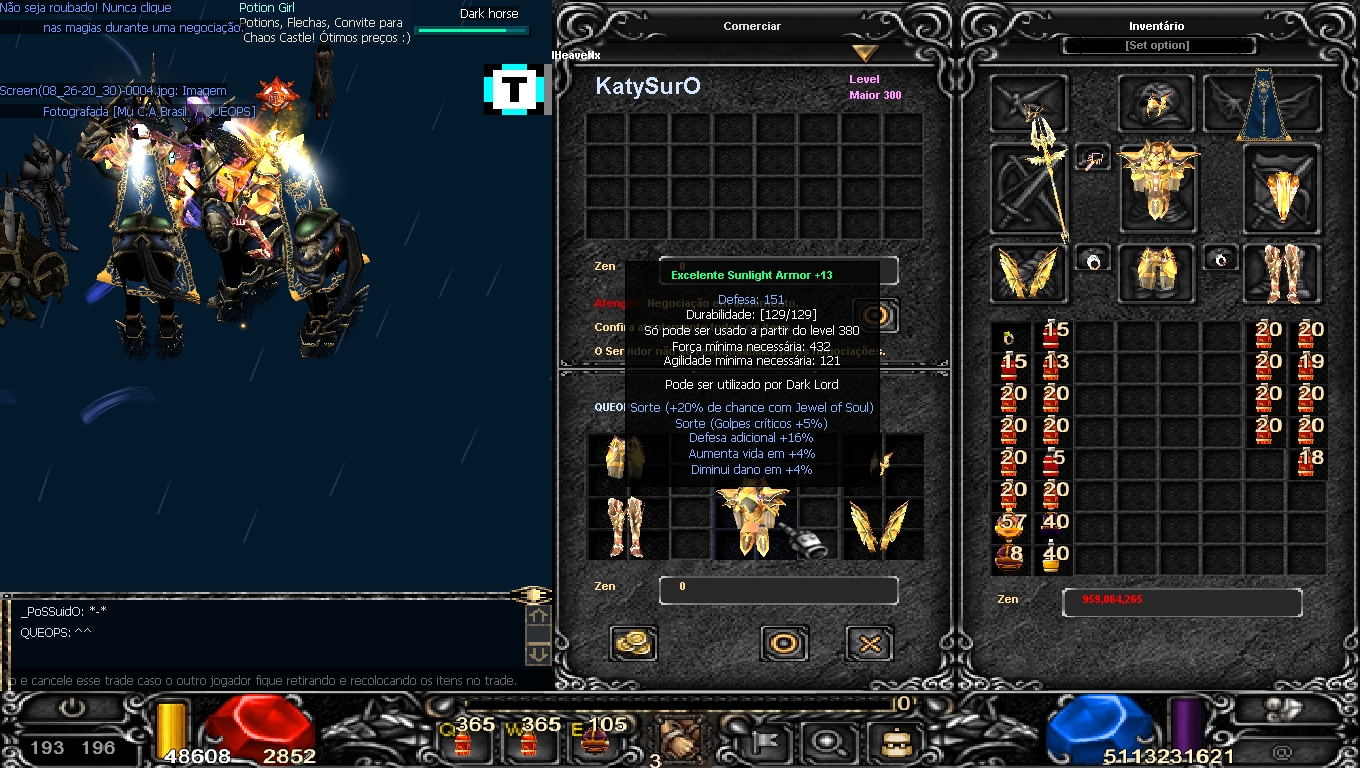Select the equipped helmet slot

point(1157,104)
